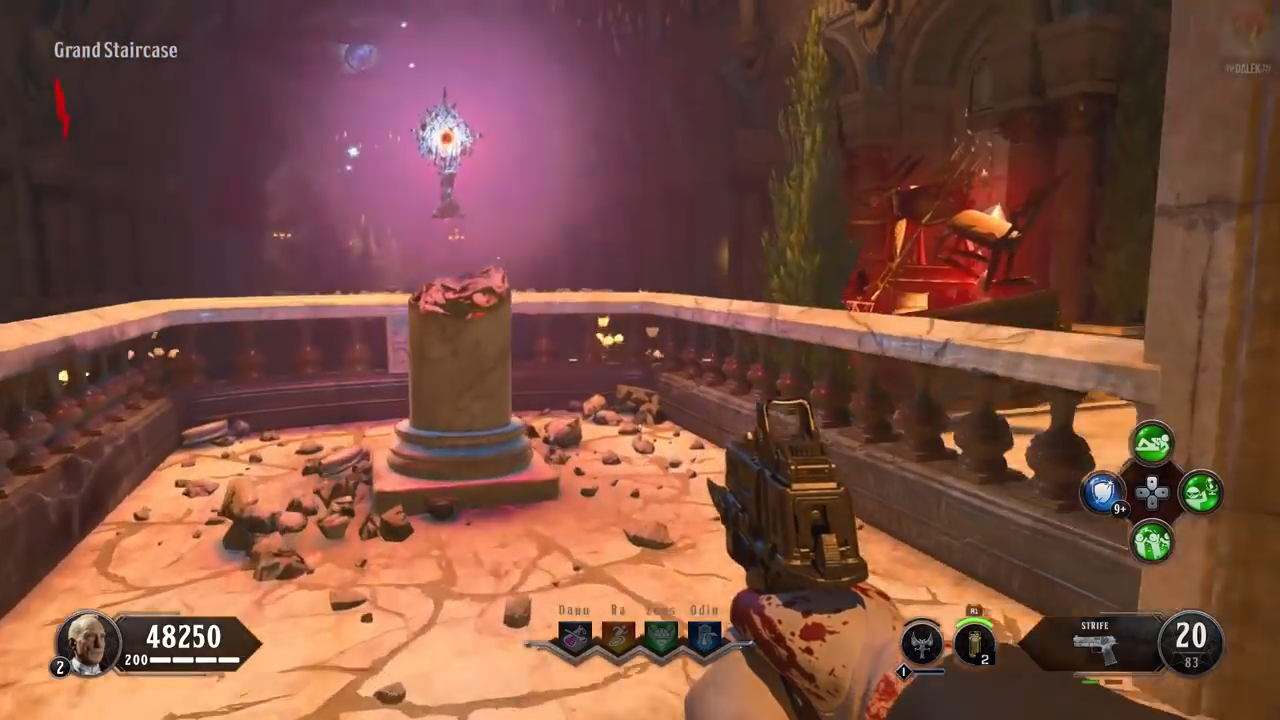
Task: Click the winged special weapon icon
Action: [x=921, y=643]
